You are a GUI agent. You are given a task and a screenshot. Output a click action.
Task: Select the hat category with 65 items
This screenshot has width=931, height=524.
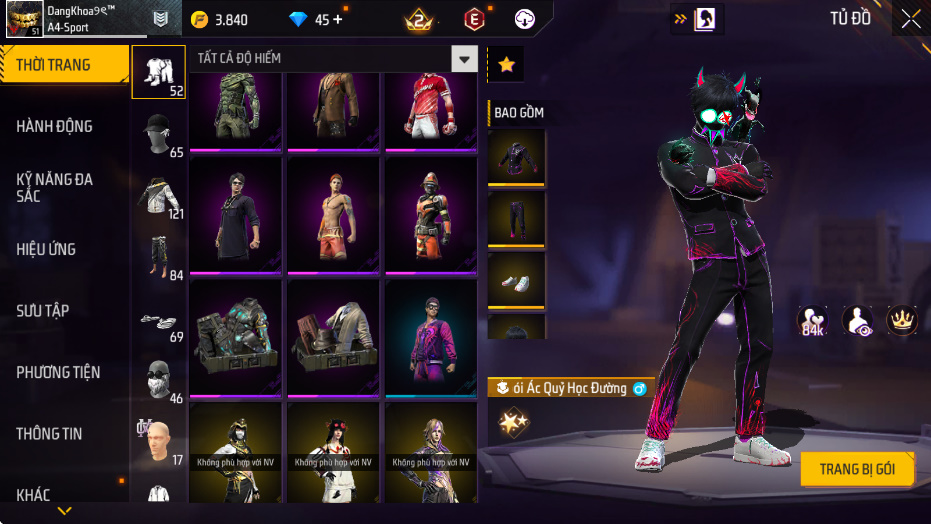158,134
